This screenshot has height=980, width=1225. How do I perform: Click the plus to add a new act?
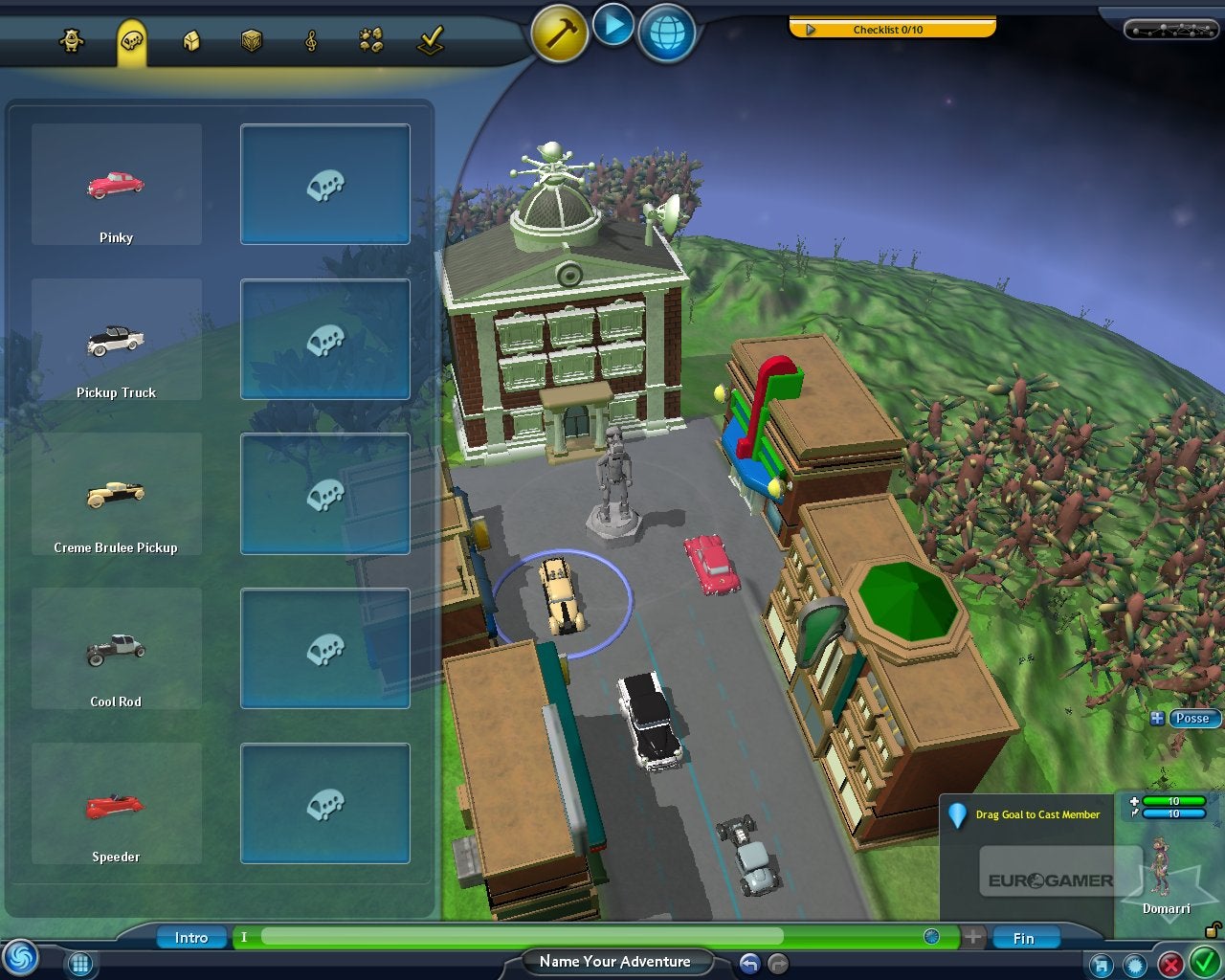pos(972,938)
